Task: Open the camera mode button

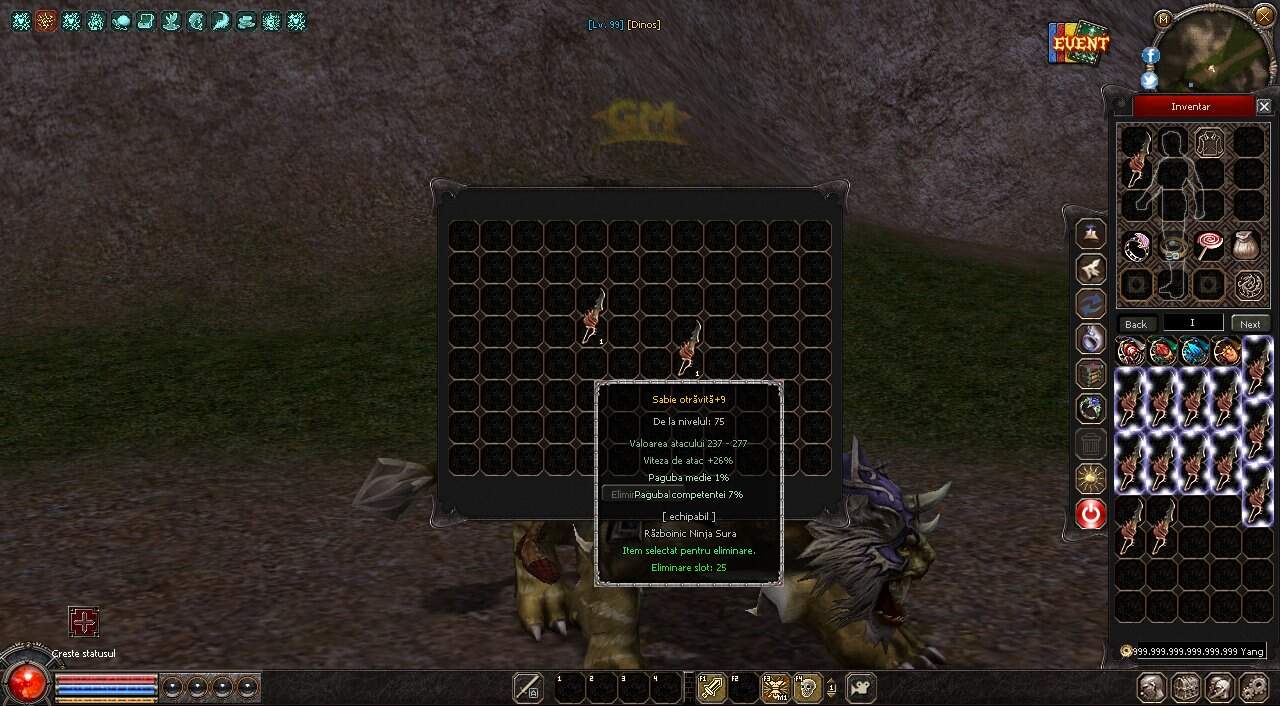Action: 860,688
